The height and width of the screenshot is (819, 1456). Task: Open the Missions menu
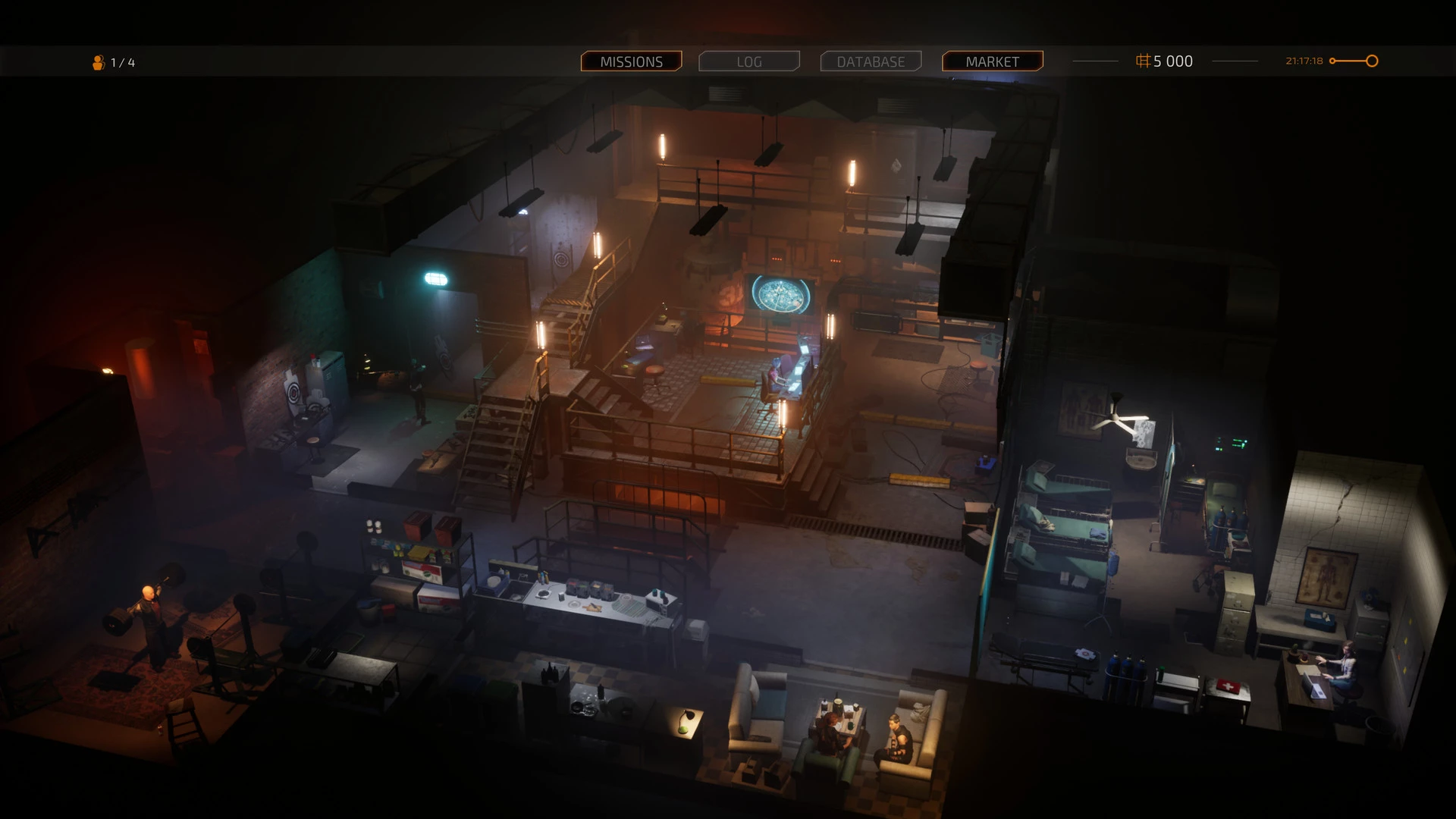tap(631, 61)
